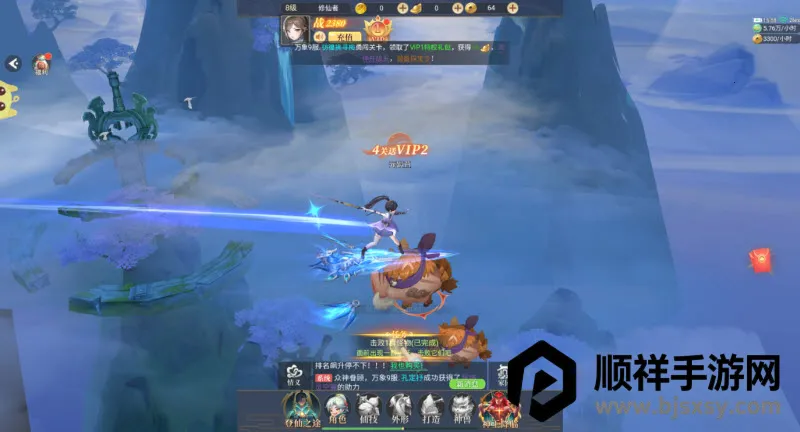Viewport: 800px width, 432px height.
Task: Open the red envelope icon
Action: point(761,261)
